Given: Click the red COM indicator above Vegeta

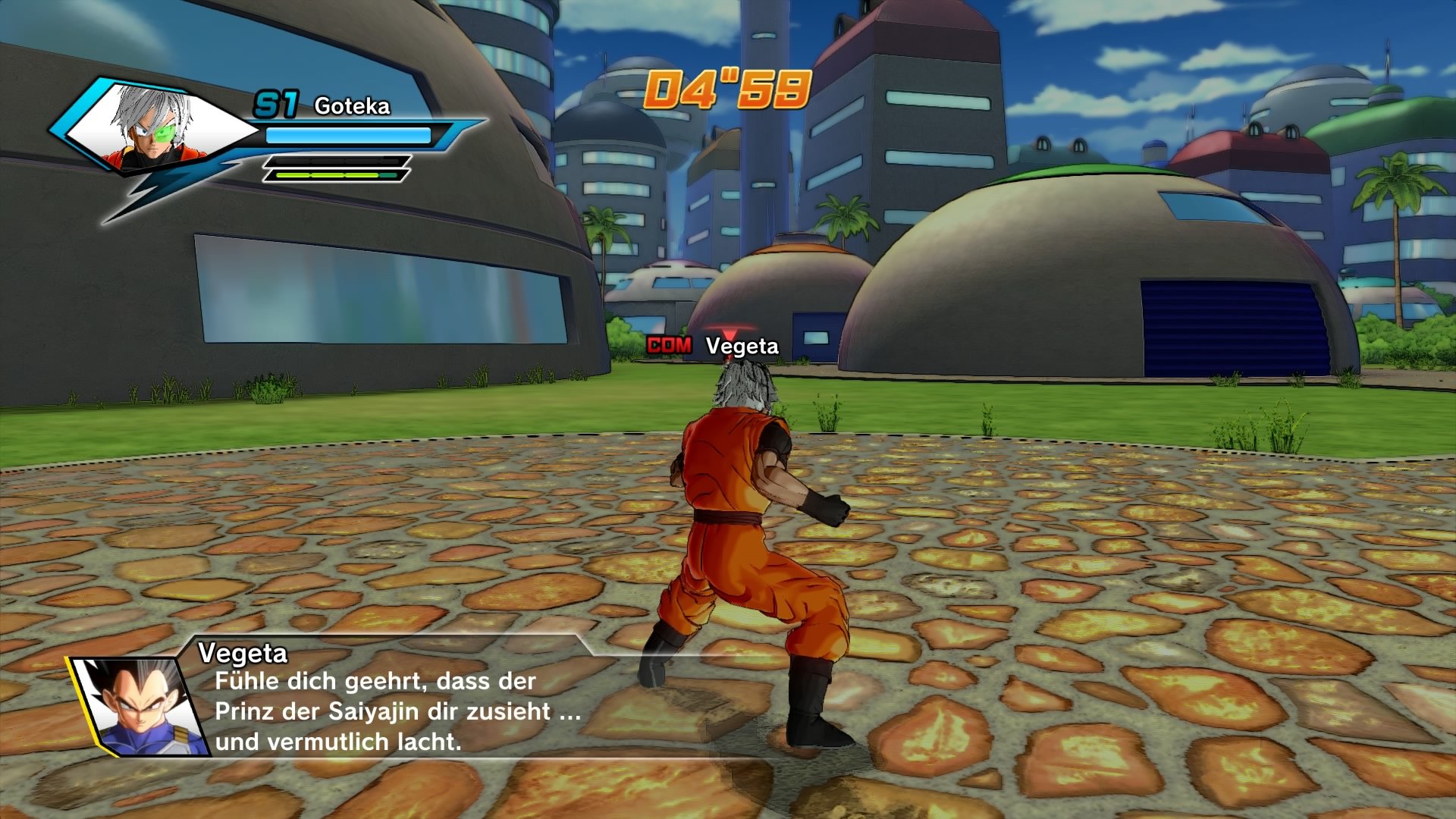Looking at the screenshot, I should click(x=669, y=346).
